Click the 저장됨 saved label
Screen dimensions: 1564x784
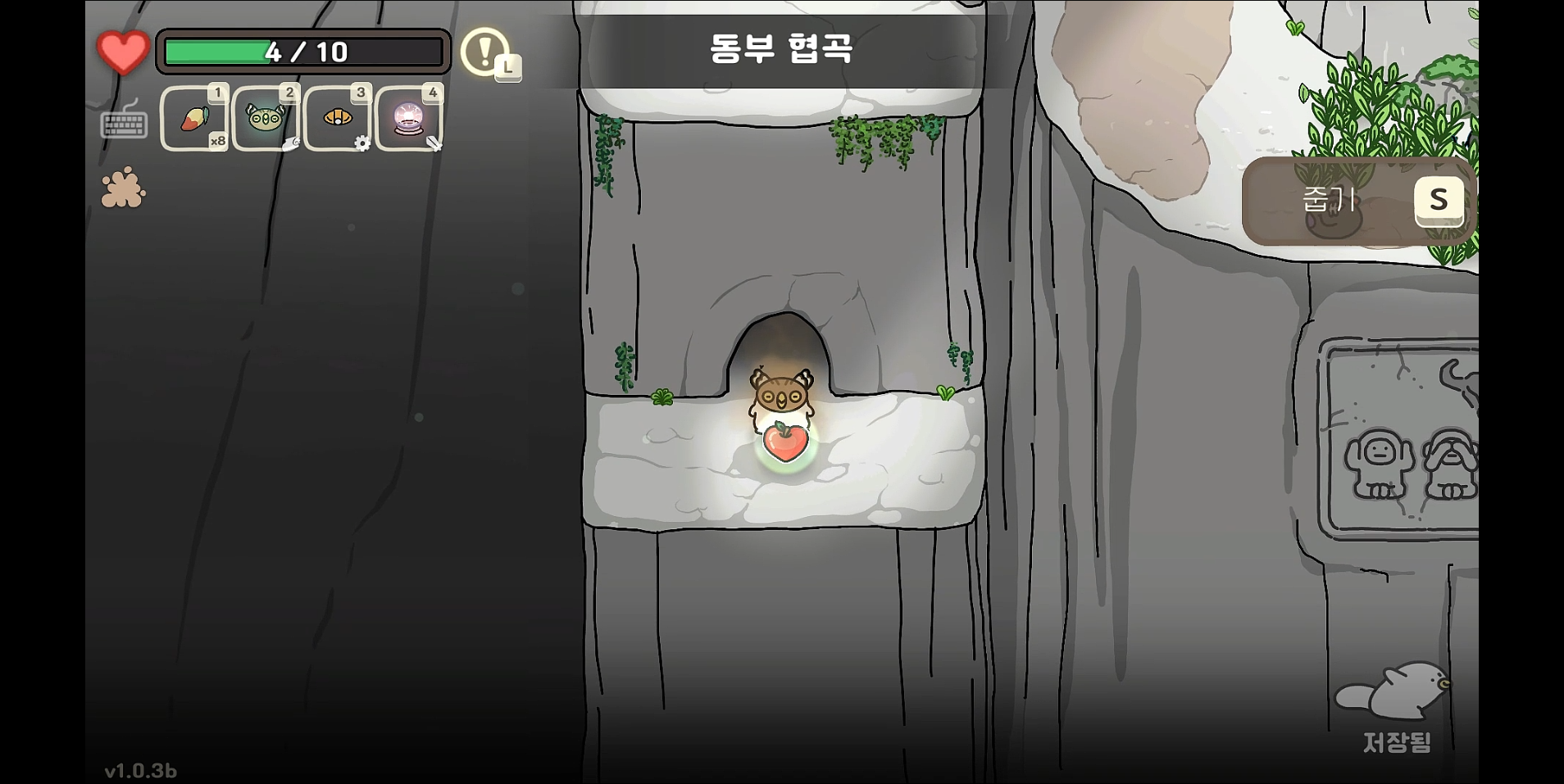(1398, 742)
